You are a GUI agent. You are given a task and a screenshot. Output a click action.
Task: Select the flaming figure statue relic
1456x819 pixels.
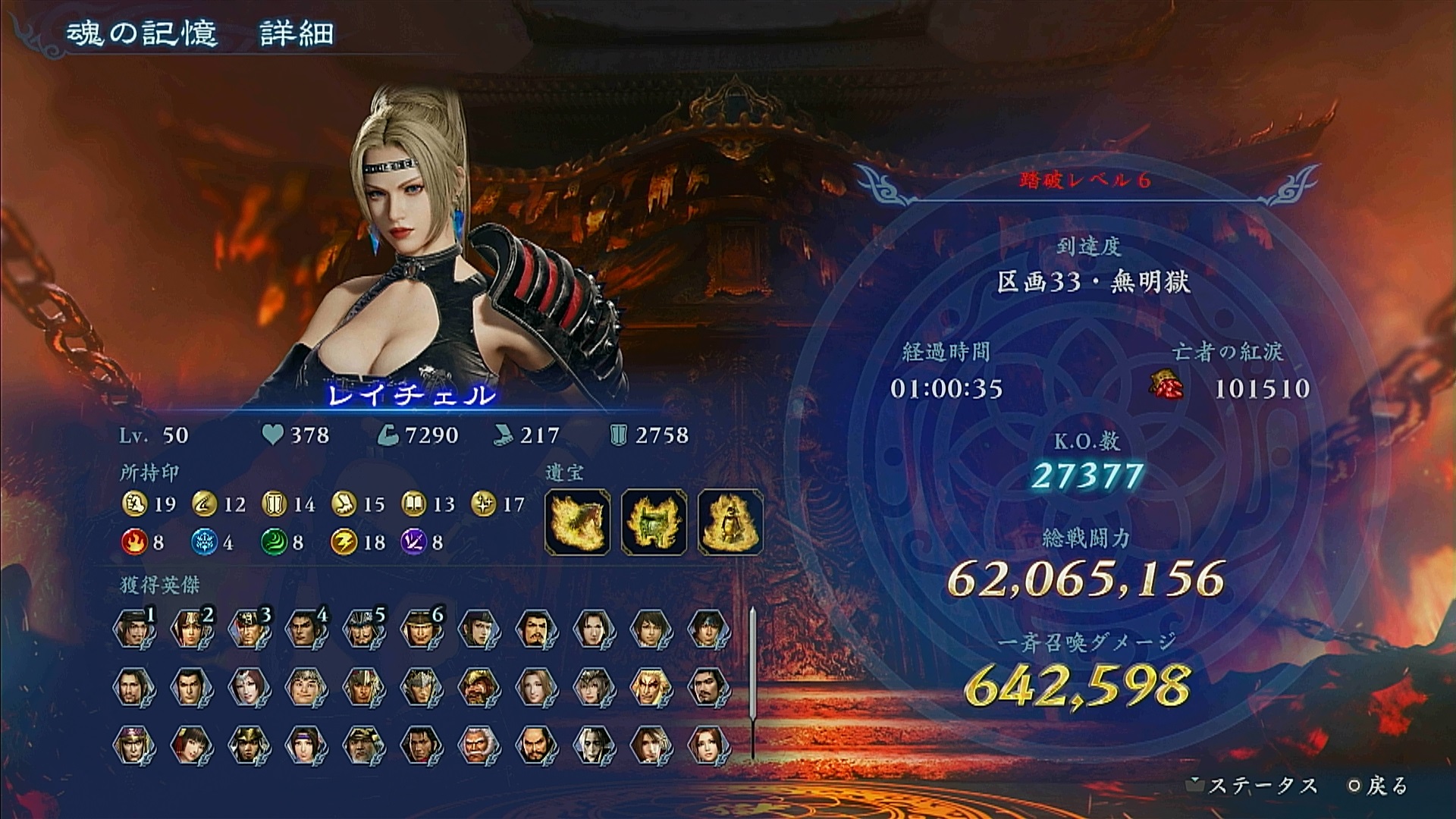tap(730, 522)
